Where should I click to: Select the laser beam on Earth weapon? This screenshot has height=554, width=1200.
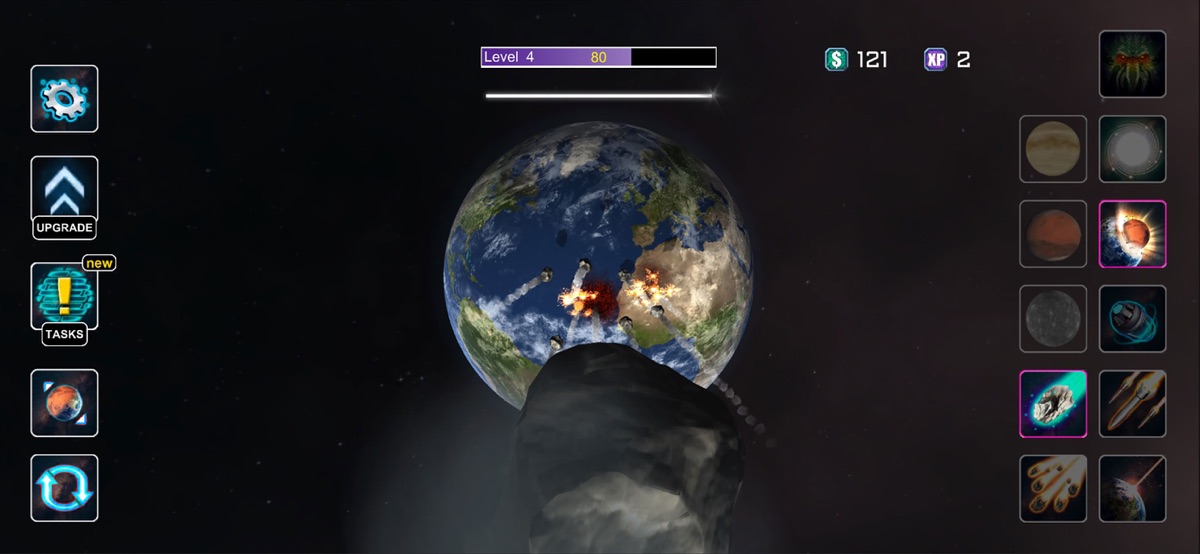1132,488
